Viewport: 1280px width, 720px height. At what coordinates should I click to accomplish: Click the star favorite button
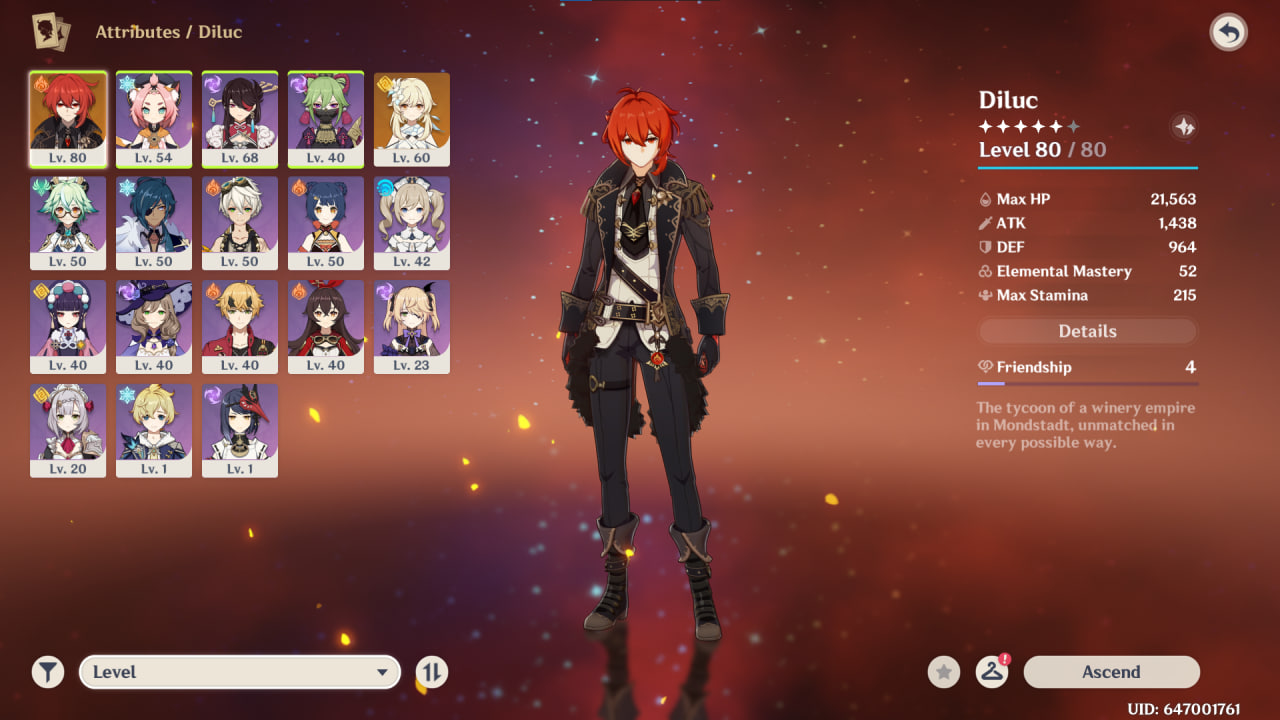943,672
